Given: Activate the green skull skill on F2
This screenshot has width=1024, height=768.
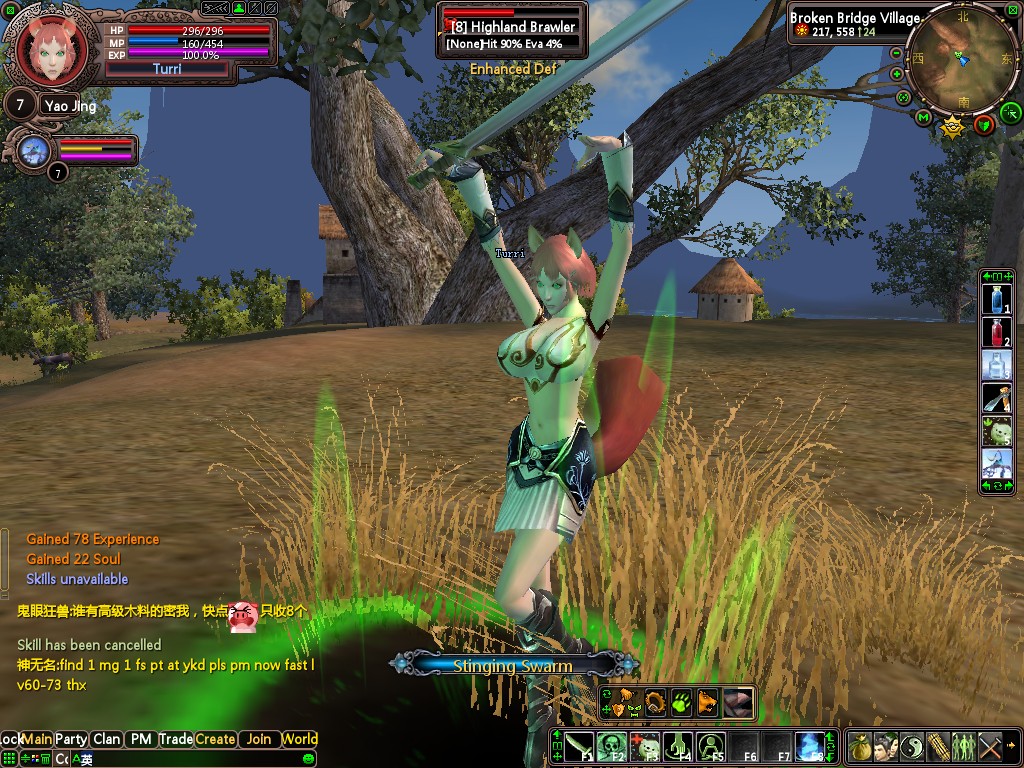Looking at the screenshot, I should (x=612, y=746).
